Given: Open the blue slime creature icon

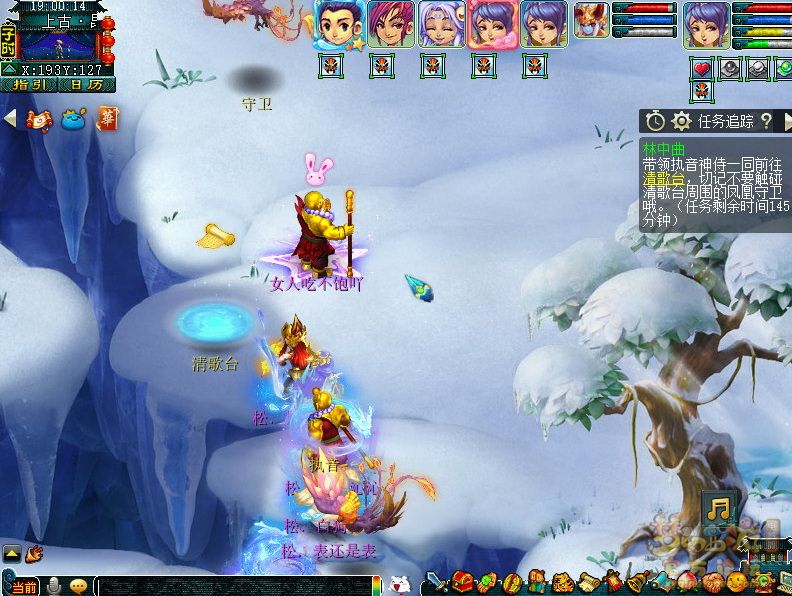Looking at the screenshot, I should 73,120.
